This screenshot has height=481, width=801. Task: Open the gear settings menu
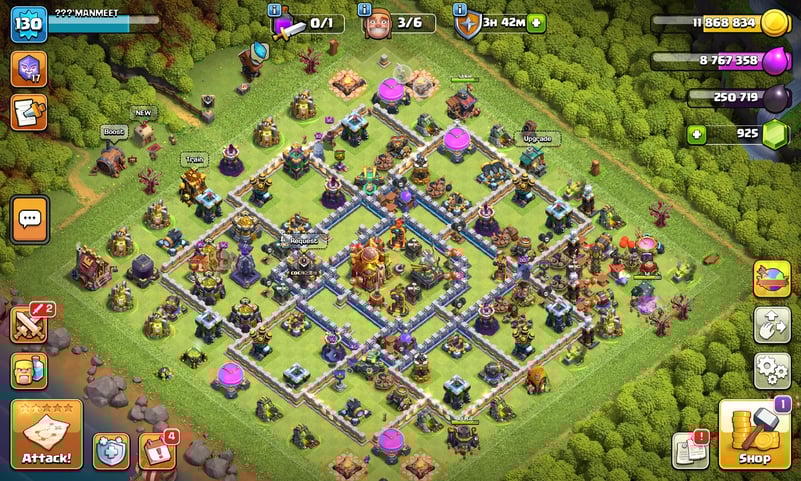(771, 370)
